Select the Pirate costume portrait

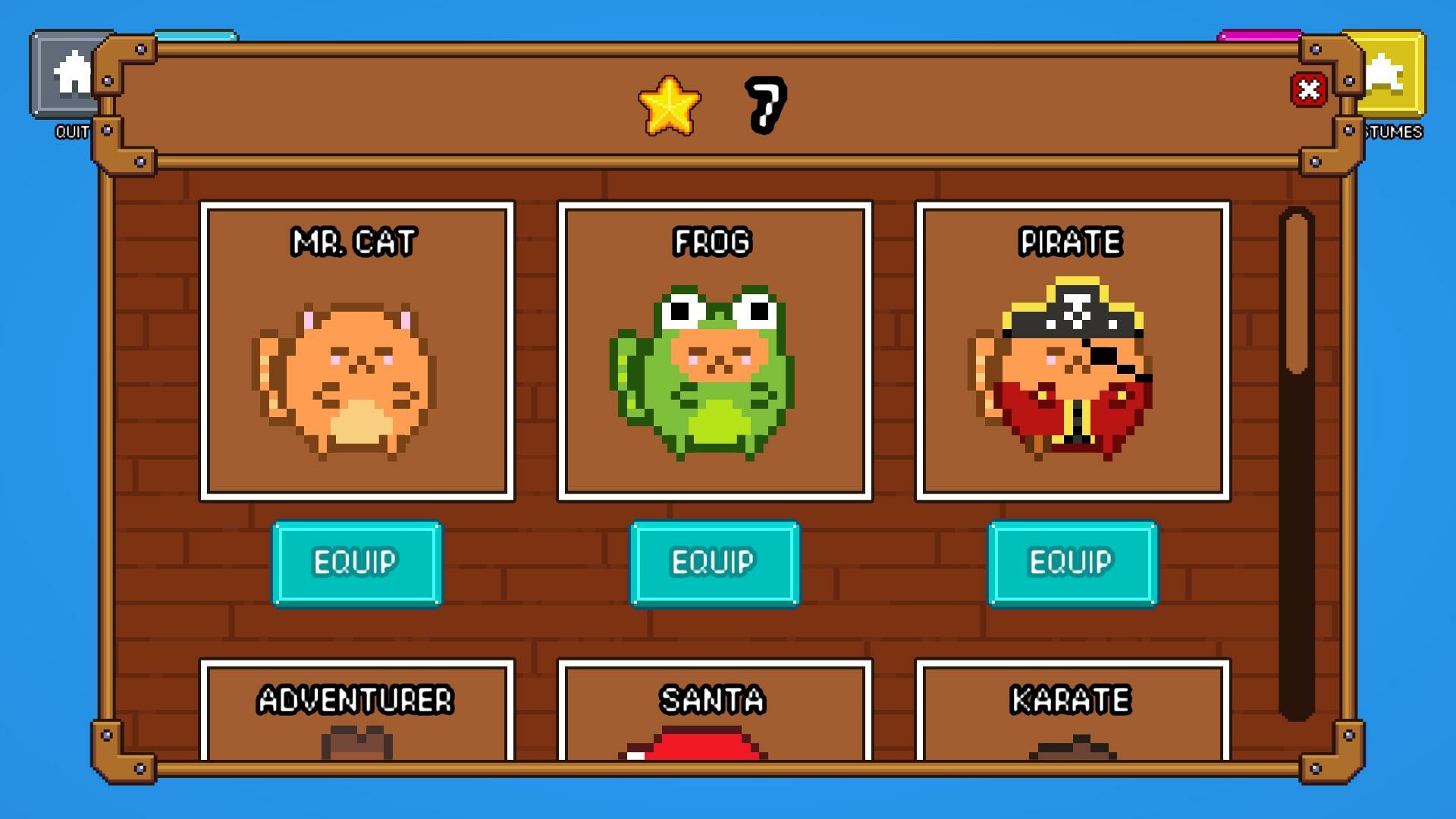(1073, 372)
